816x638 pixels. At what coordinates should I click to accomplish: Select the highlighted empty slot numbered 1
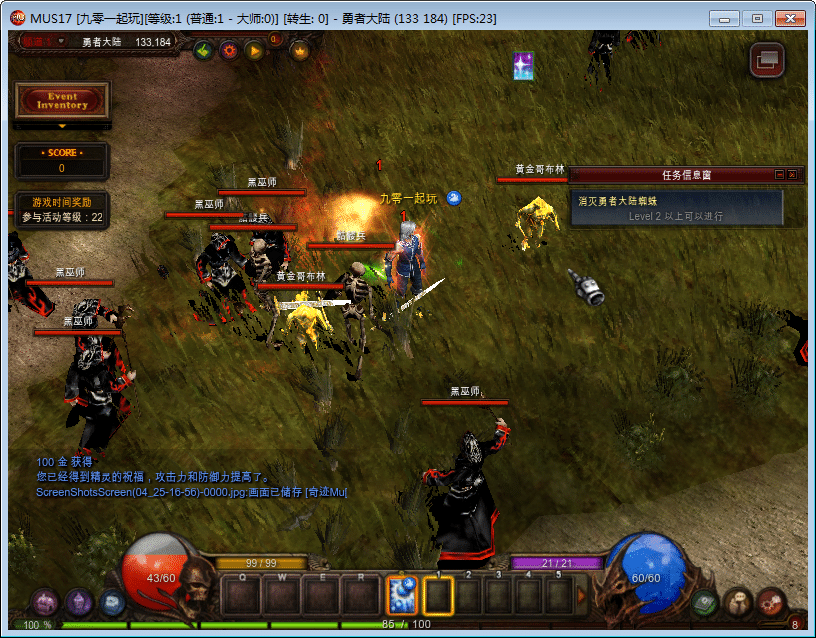pyautogui.click(x=438, y=596)
